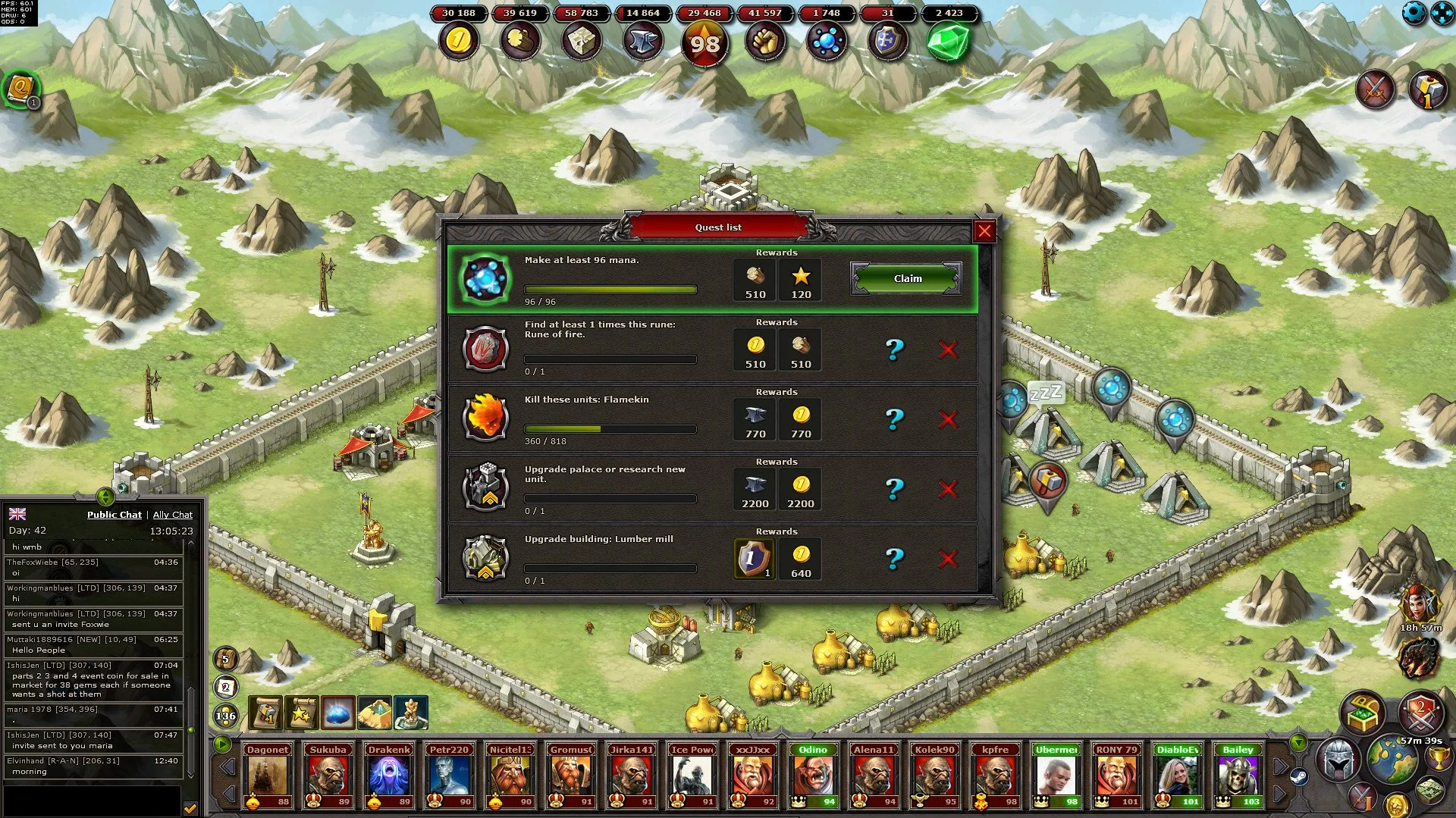Click the blue question mark on the Flamekin quest
Screen dimensions: 1456x818
point(896,418)
